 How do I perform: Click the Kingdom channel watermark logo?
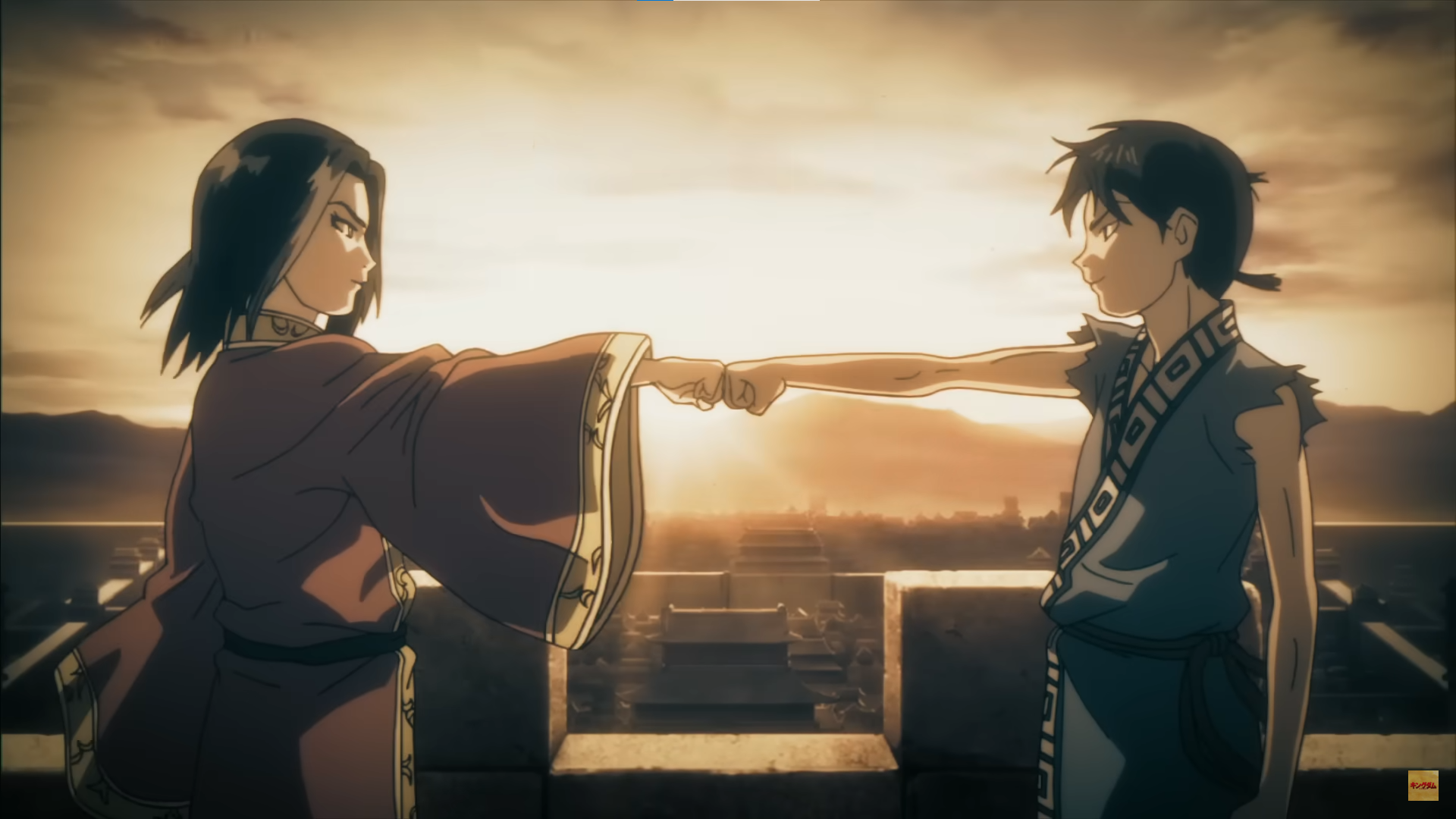pyautogui.click(x=1423, y=786)
